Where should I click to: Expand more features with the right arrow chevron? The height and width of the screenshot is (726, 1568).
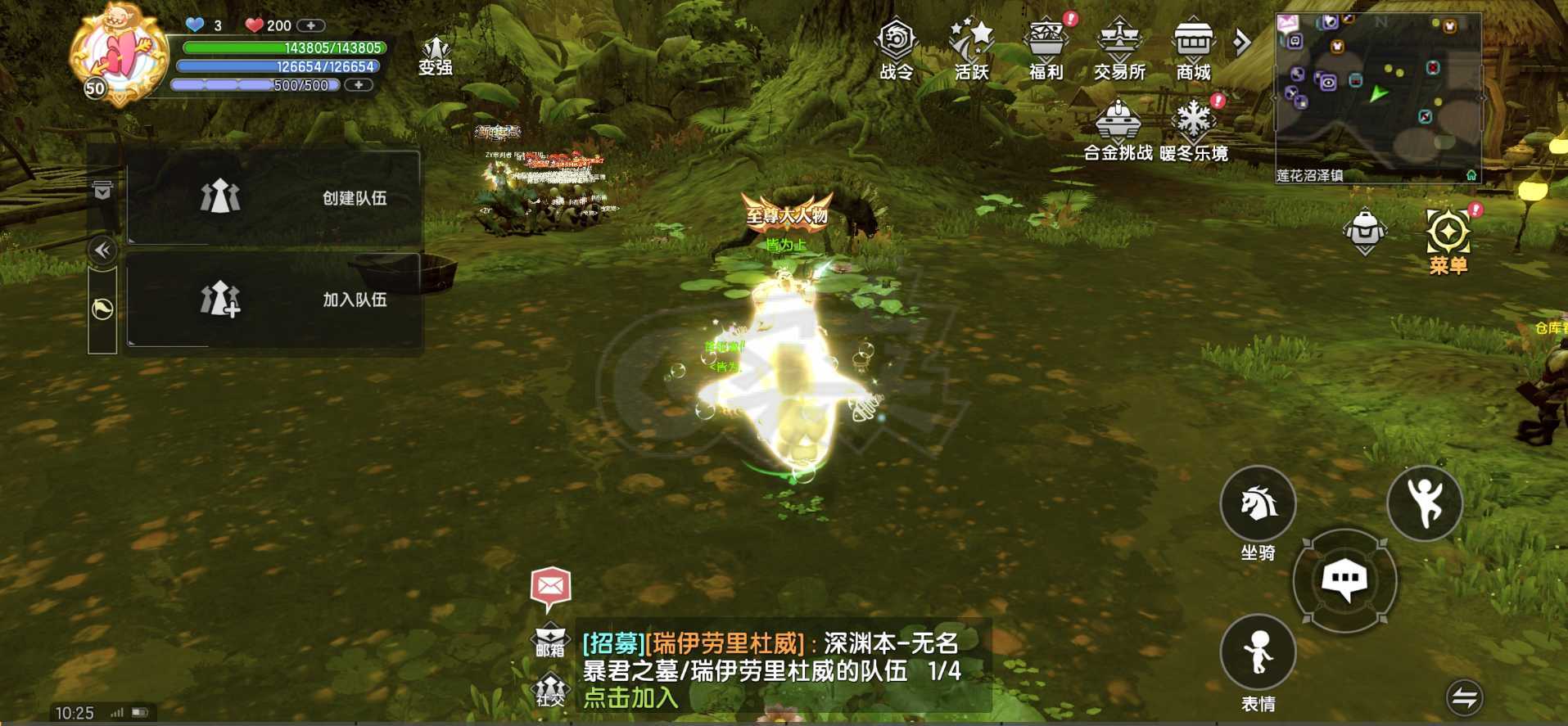click(x=1242, y=39)
